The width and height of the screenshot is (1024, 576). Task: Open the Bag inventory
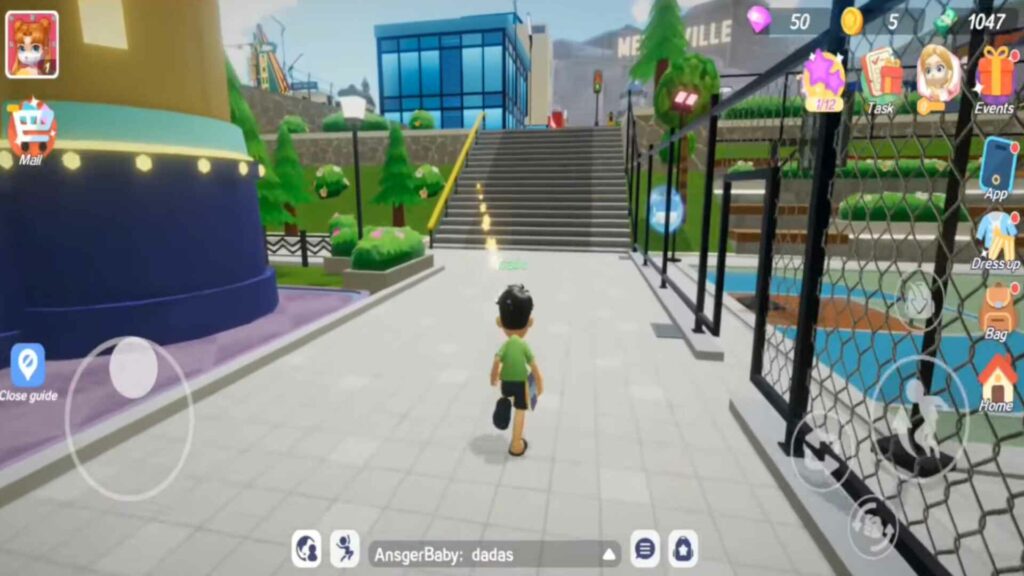(x=997, y=310)
